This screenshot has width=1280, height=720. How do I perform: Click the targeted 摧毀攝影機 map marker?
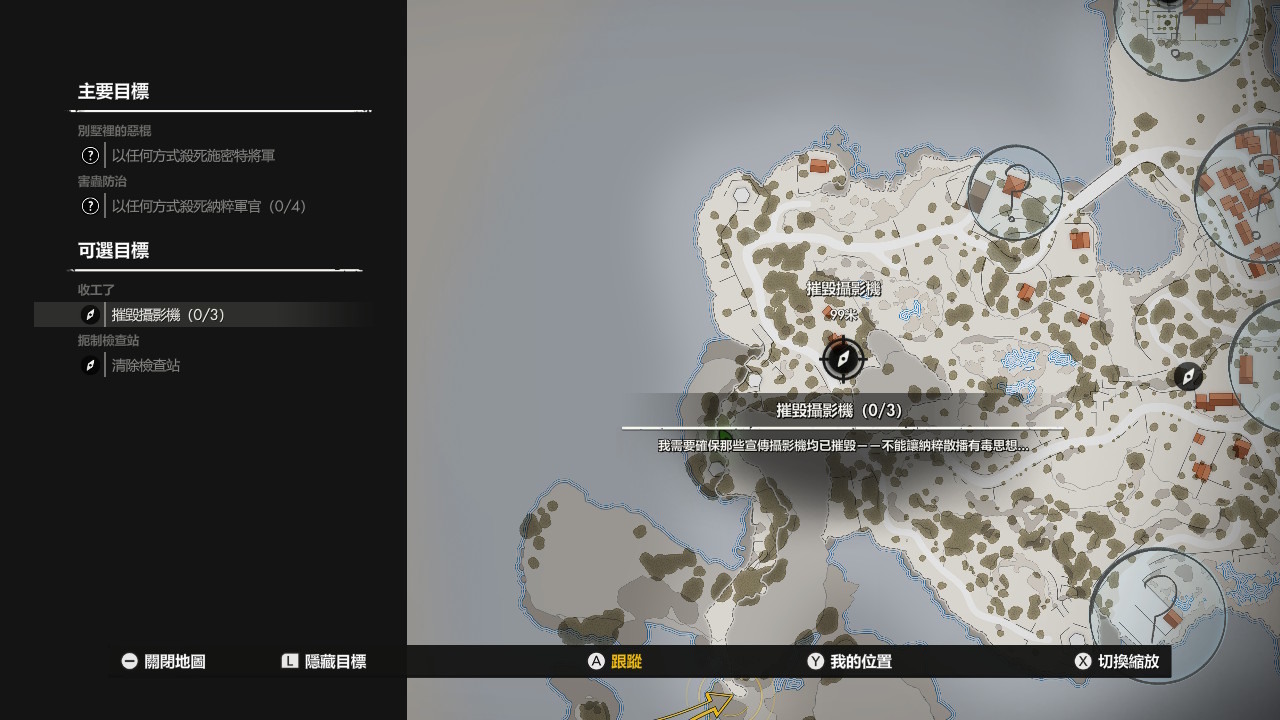pyautogui.click(x=842, y=359)
